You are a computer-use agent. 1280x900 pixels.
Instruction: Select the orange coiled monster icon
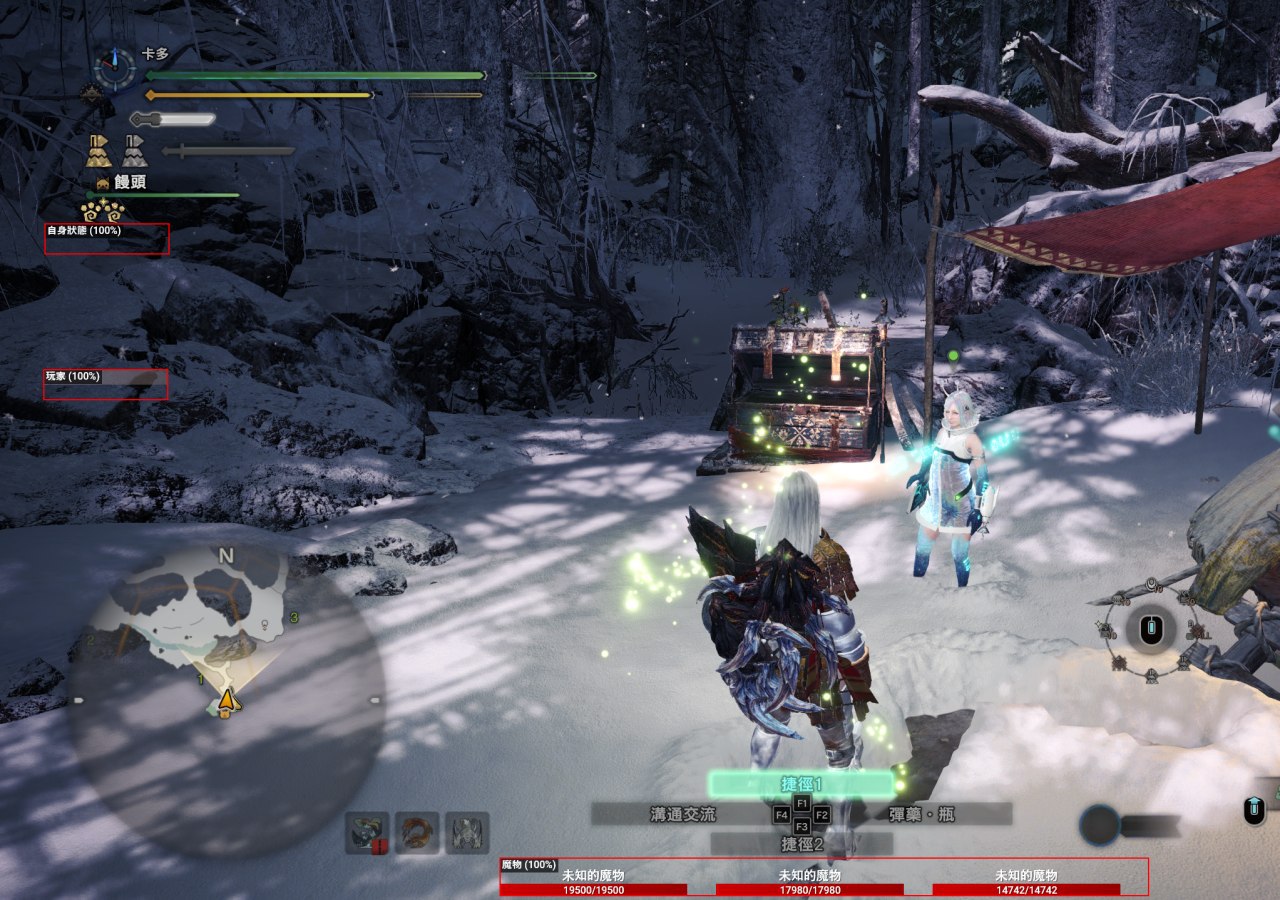(417, 832)
